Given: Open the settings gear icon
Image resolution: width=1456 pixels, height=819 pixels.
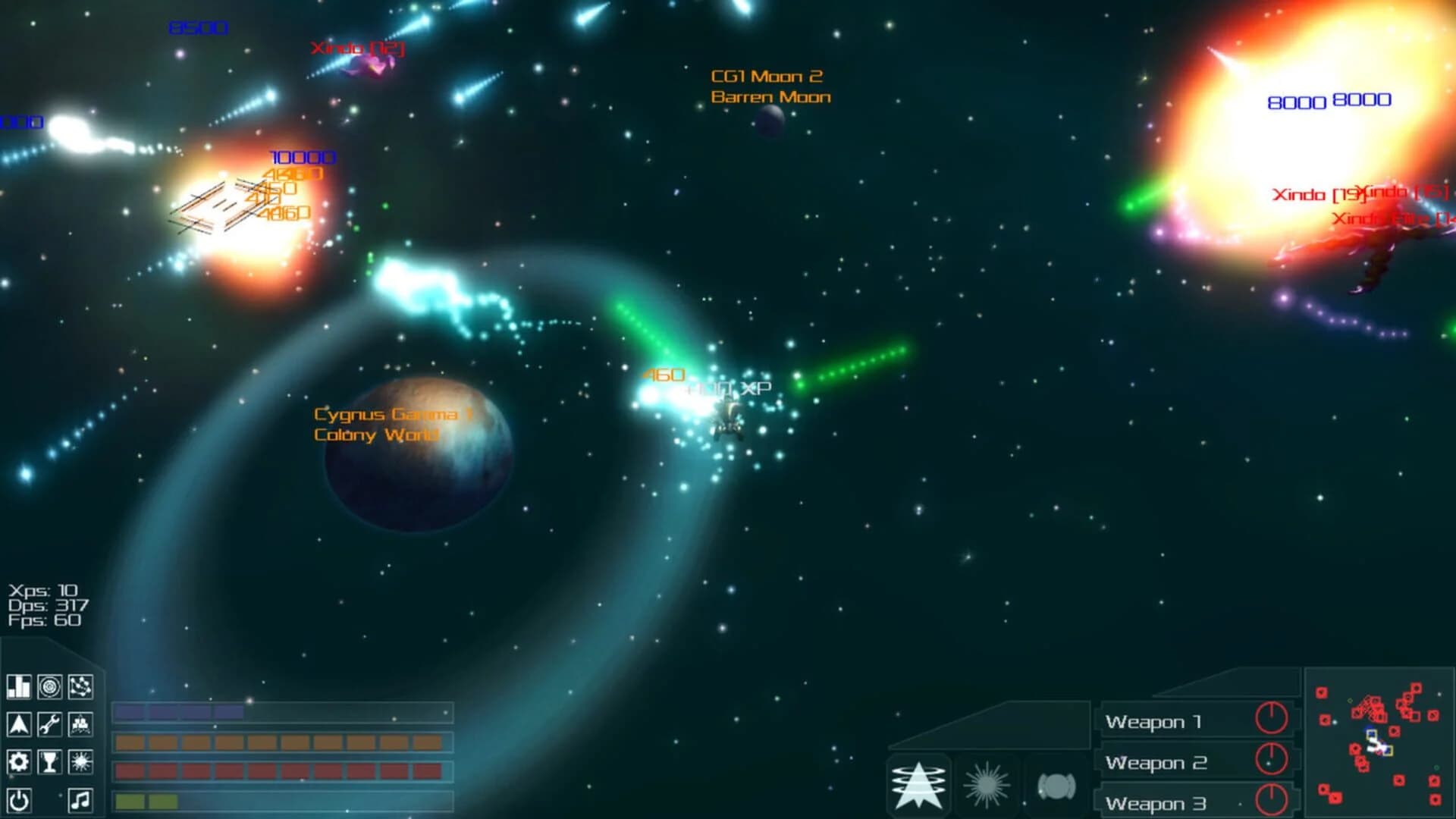Looking at the screenshot, I should [19, 761].
